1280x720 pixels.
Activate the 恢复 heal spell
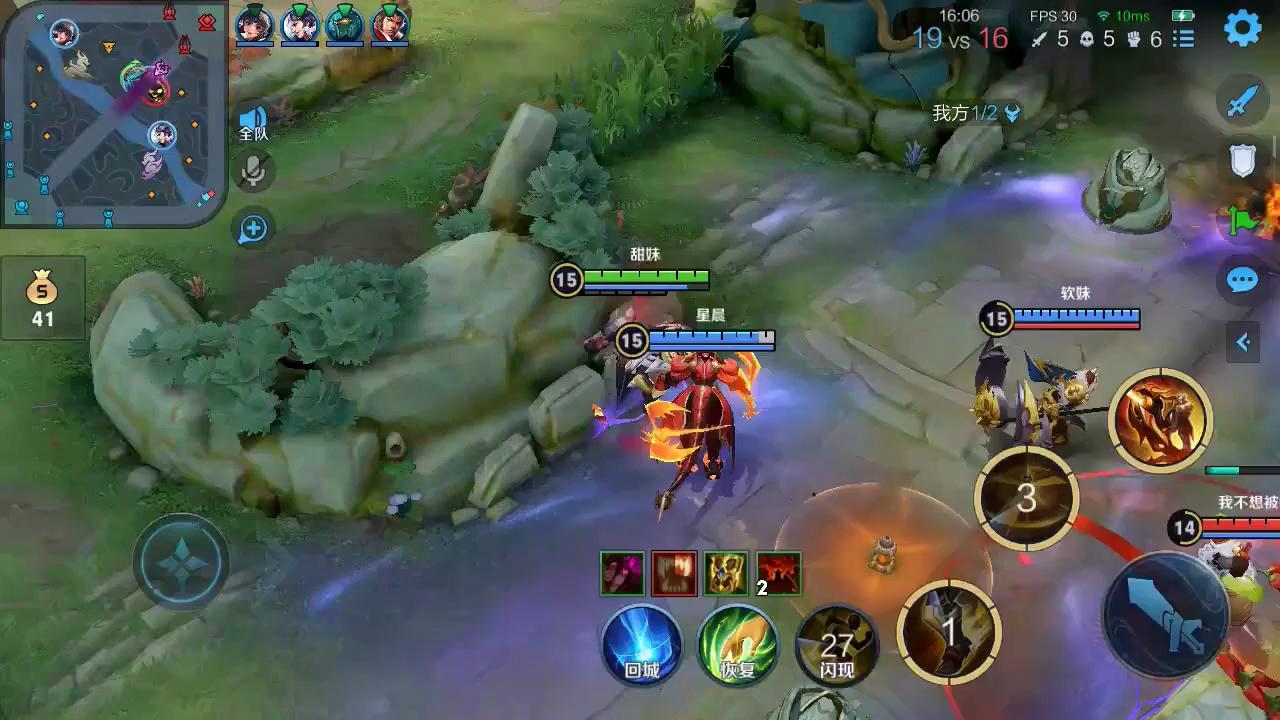pyautogui.click(x=738, y=645)
